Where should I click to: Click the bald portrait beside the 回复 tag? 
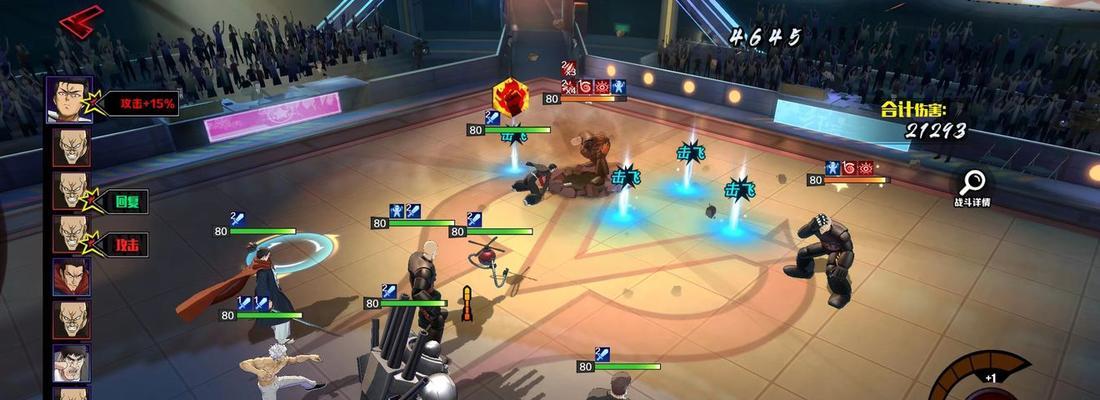71,191
